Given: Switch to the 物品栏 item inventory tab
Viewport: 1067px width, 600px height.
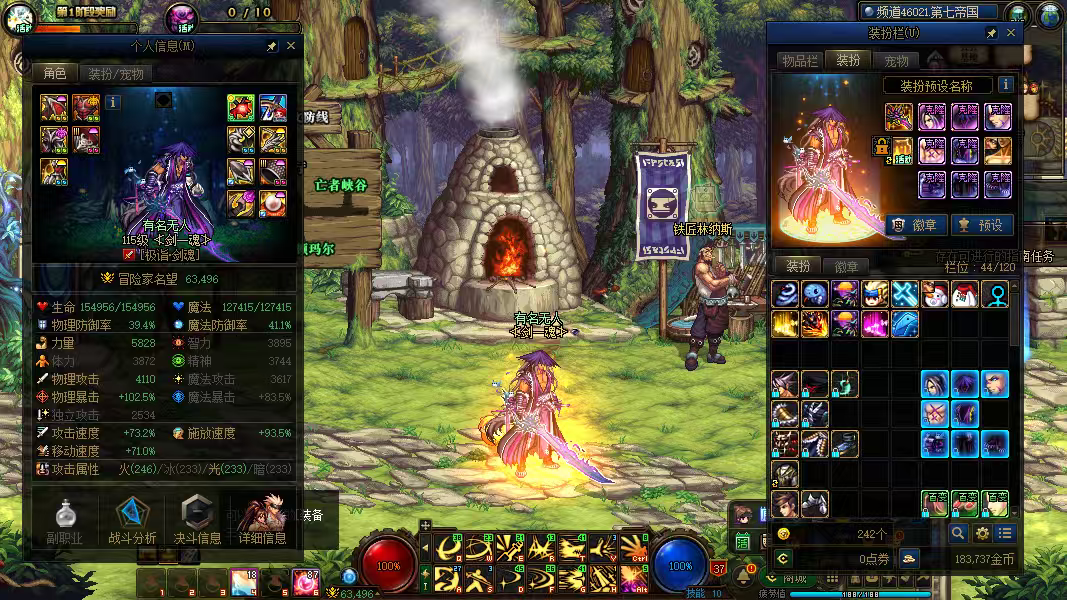Looking at the screenshot, I should pos(799,60).
